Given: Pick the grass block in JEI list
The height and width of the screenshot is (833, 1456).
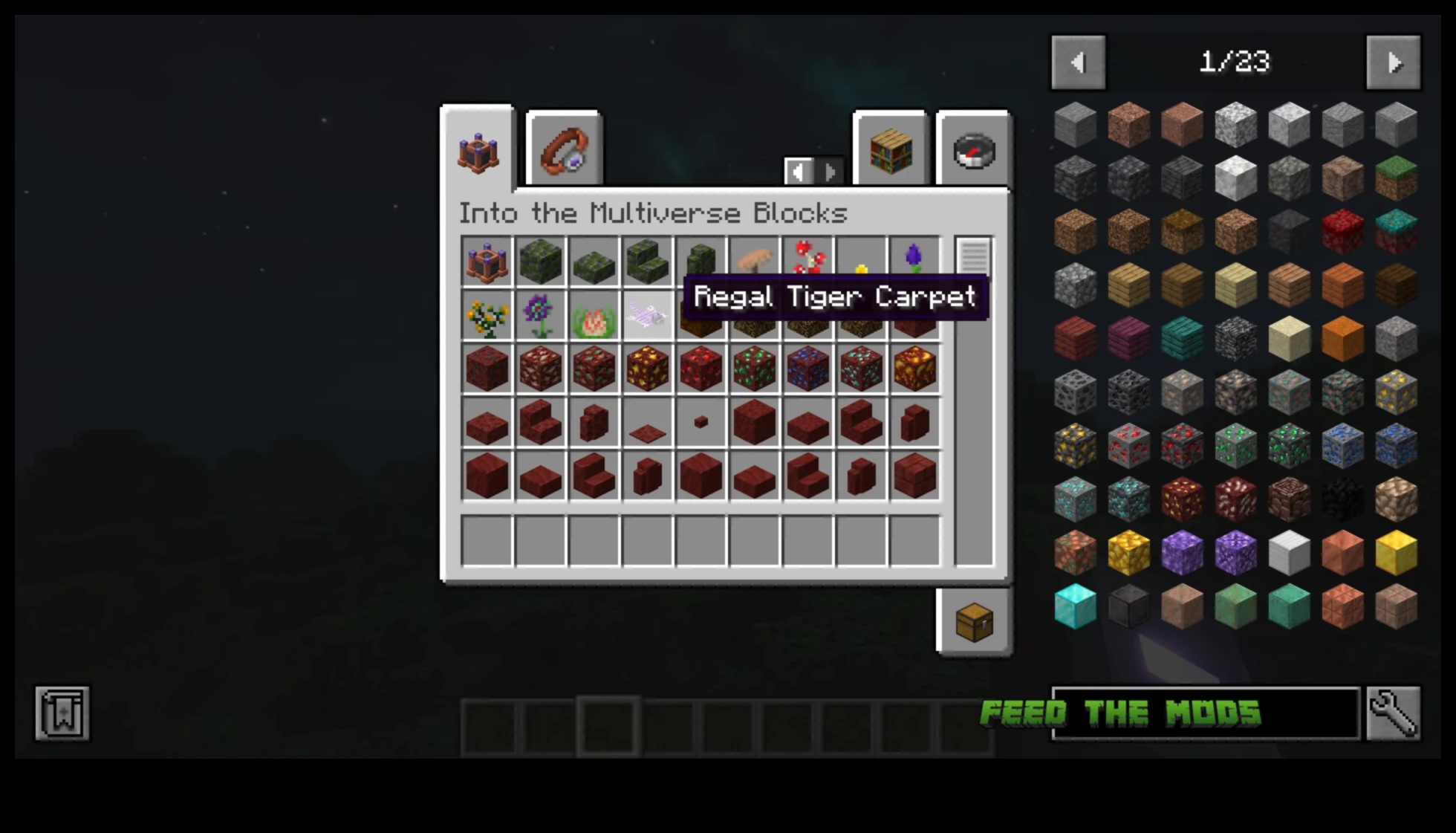Looking at the screenshot, I should coord(1396,178).
